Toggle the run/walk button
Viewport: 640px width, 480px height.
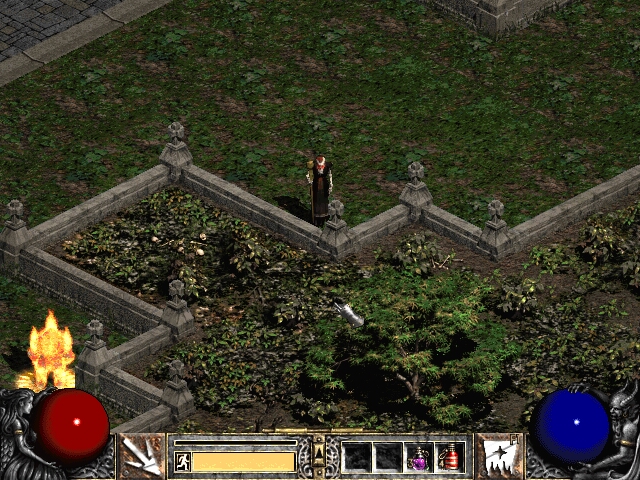click(182, 461)
